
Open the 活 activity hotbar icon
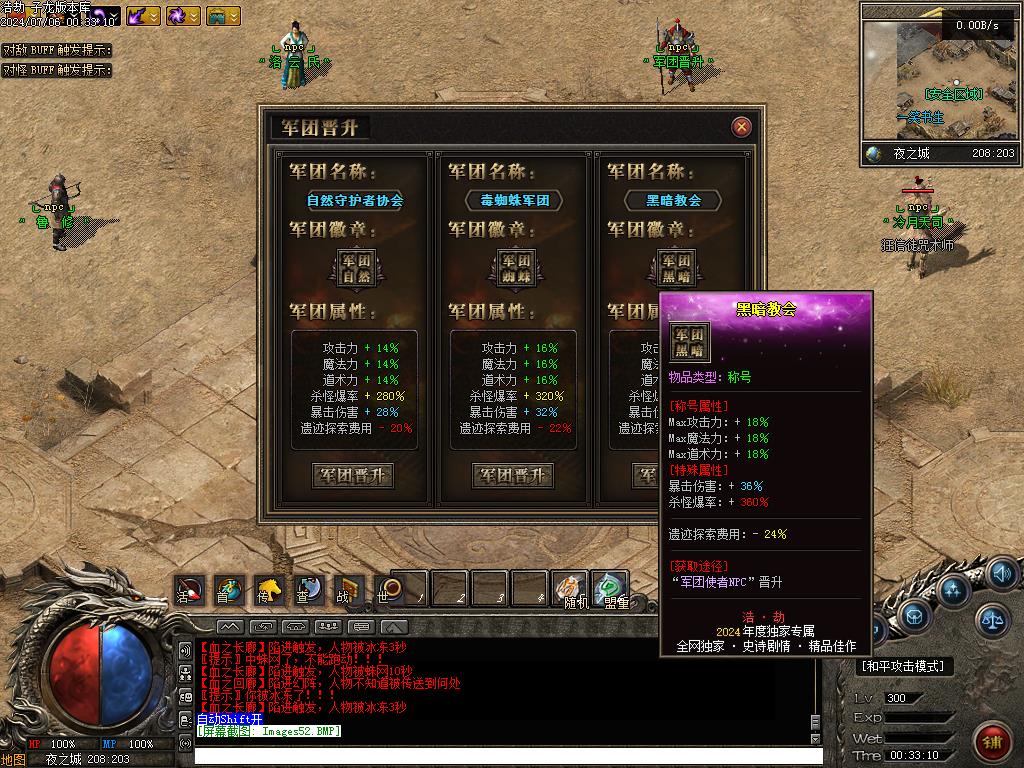click(189, 590)
